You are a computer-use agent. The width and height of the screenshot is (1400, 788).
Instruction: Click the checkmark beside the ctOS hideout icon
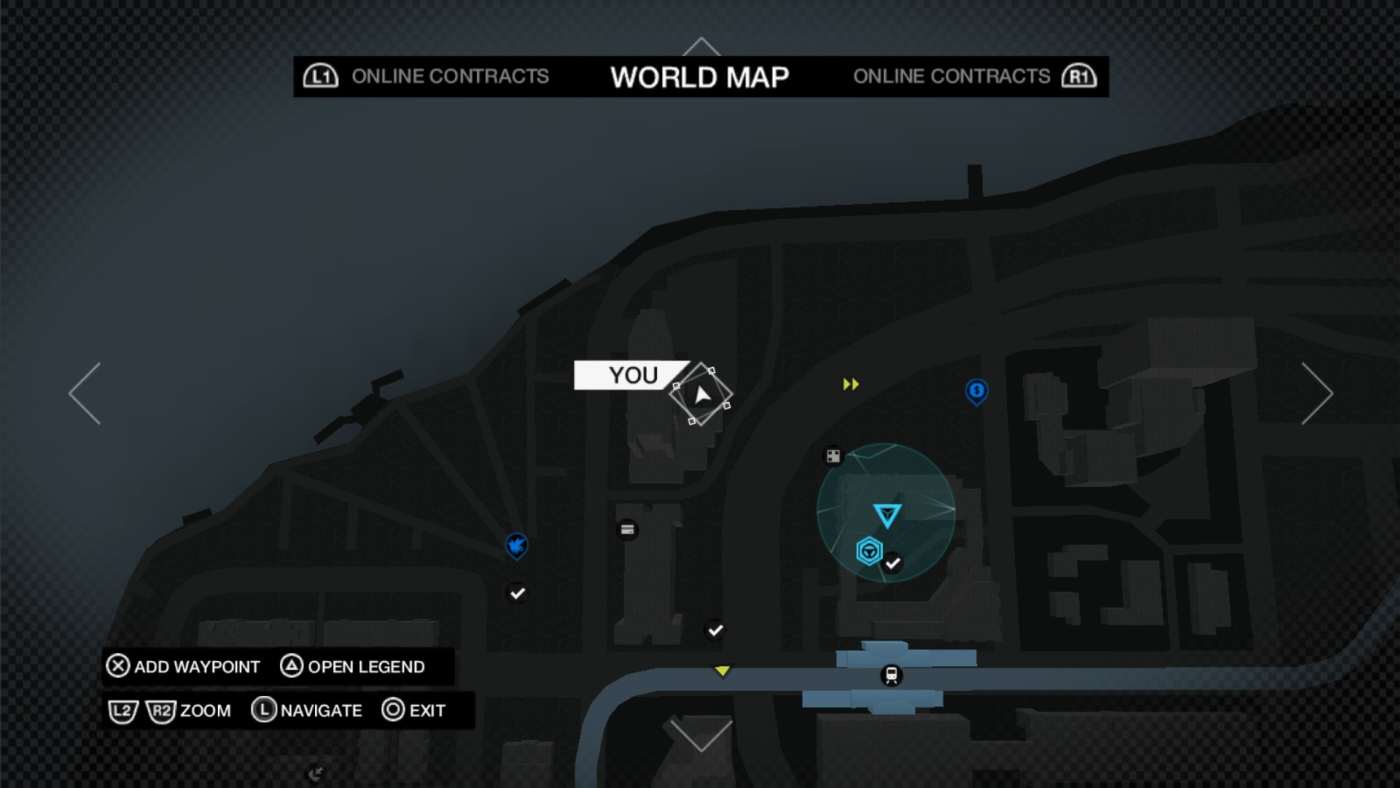click(x=893, y=562)
